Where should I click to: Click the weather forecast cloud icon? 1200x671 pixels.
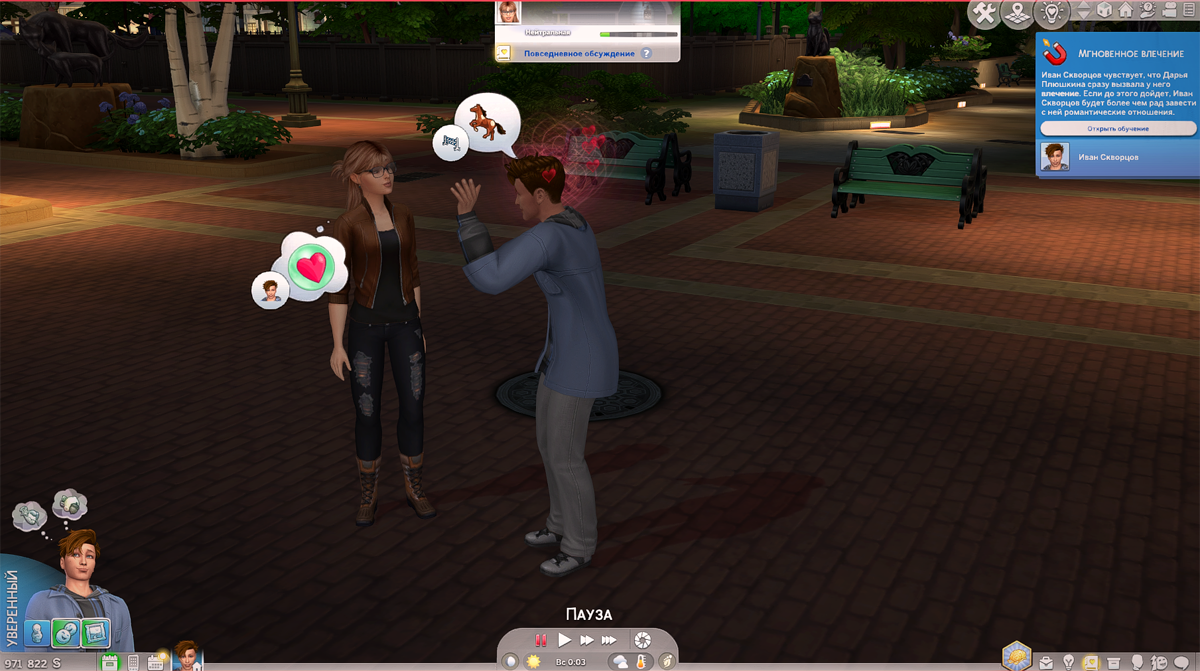(x=621, y=661)
